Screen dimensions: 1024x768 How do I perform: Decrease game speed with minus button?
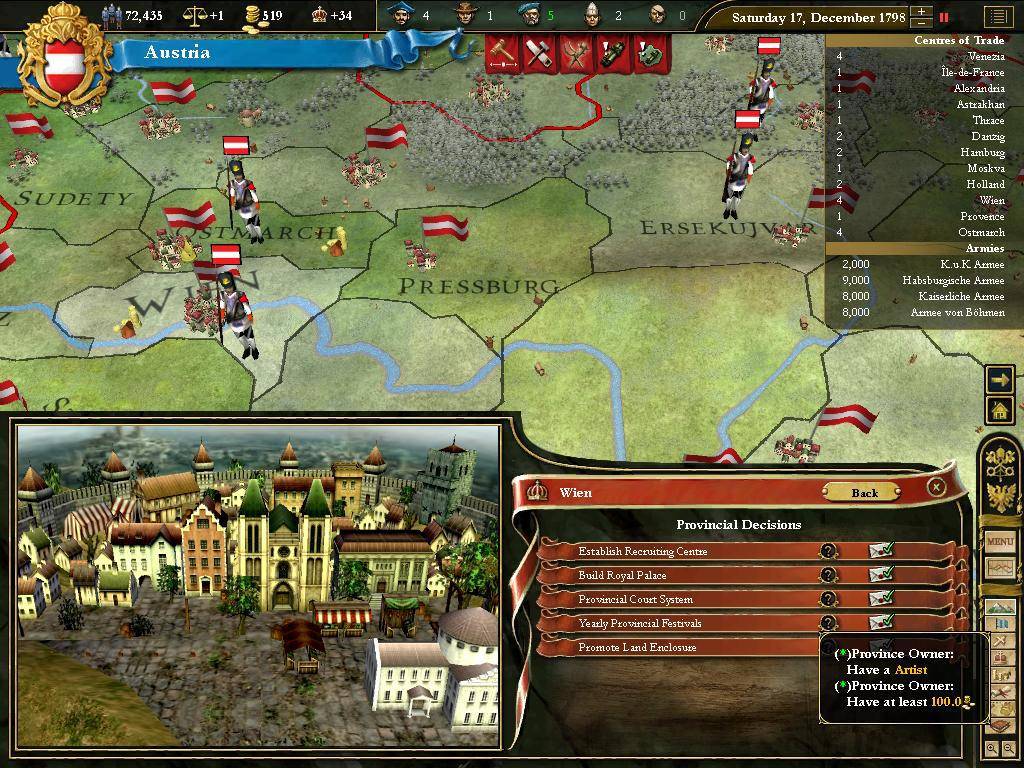tap(921, 22)
